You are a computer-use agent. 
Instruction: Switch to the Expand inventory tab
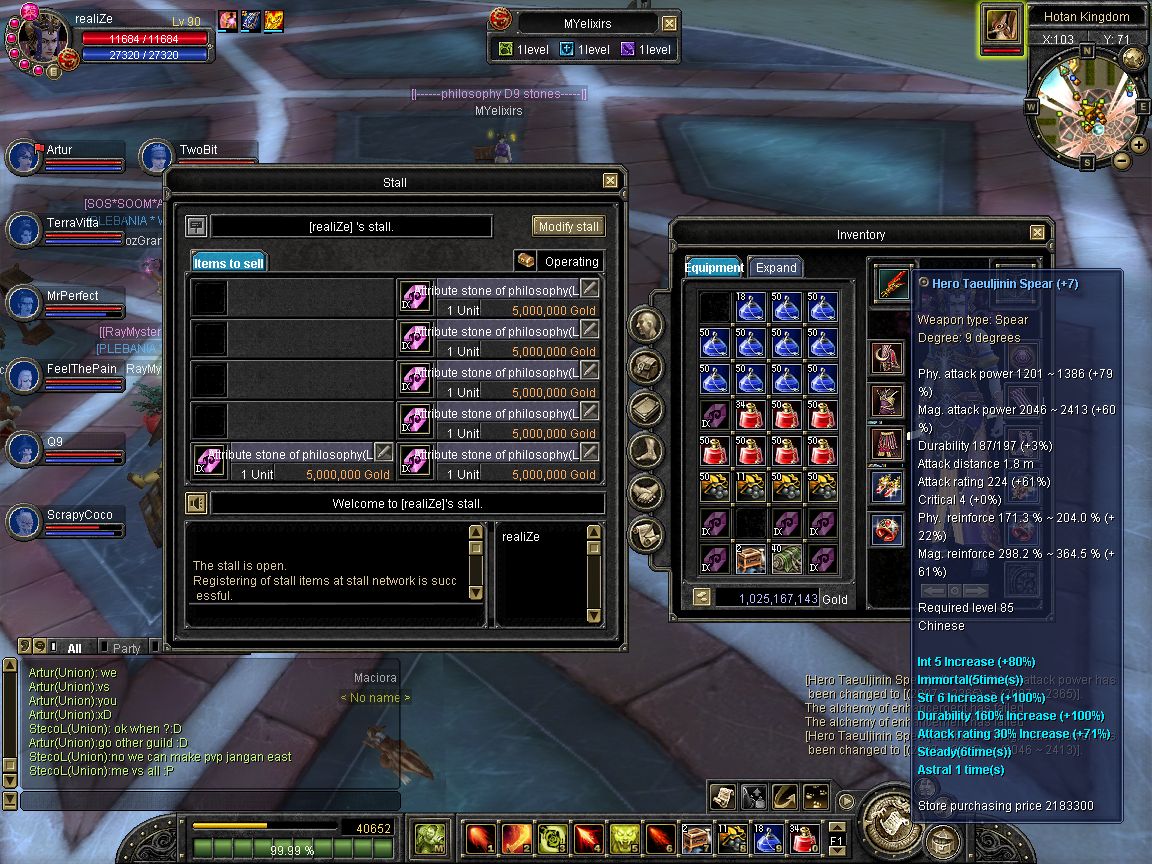tap(775, 267)
